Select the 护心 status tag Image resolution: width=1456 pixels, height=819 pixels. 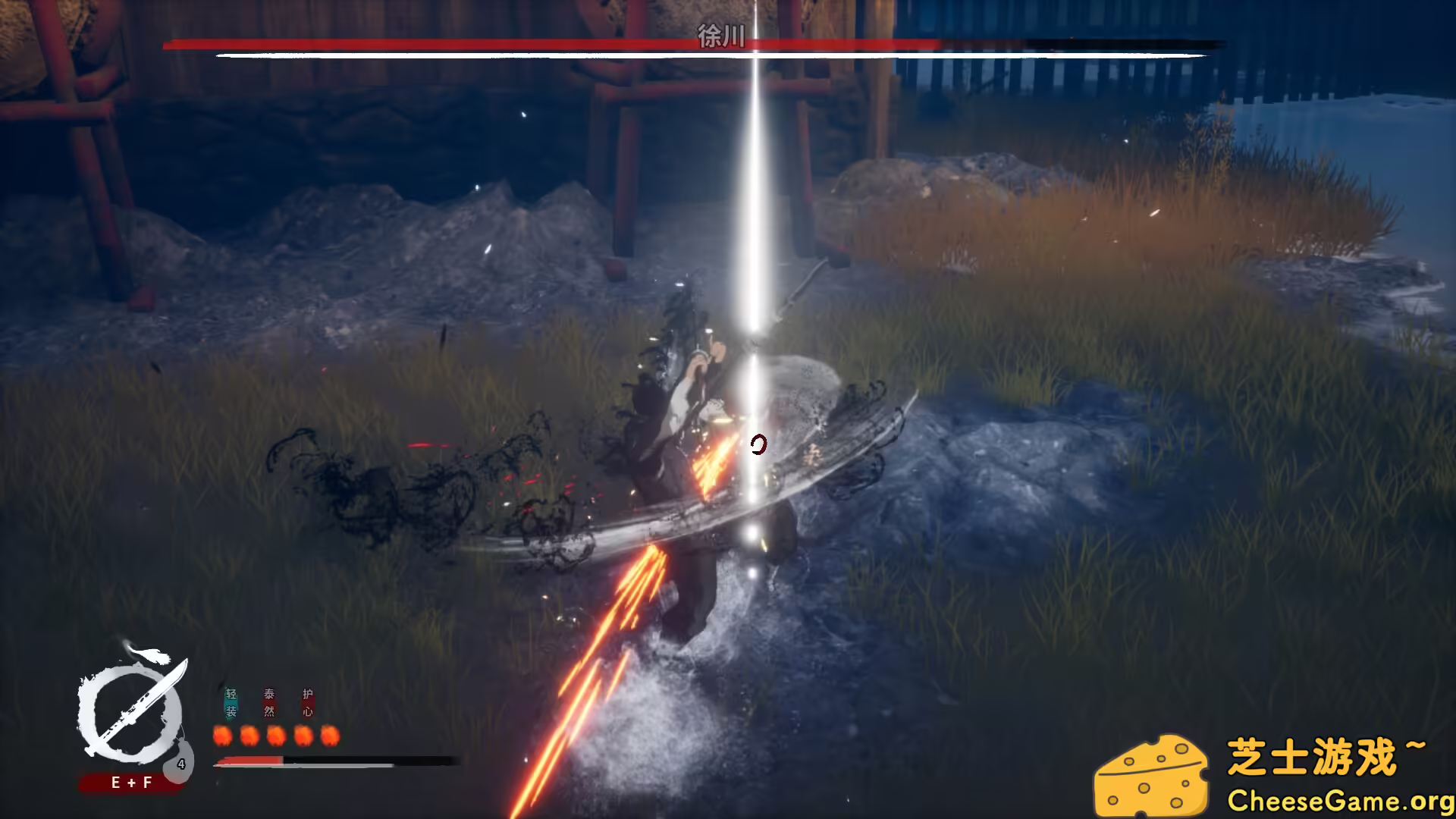click(x=307, y=703)
